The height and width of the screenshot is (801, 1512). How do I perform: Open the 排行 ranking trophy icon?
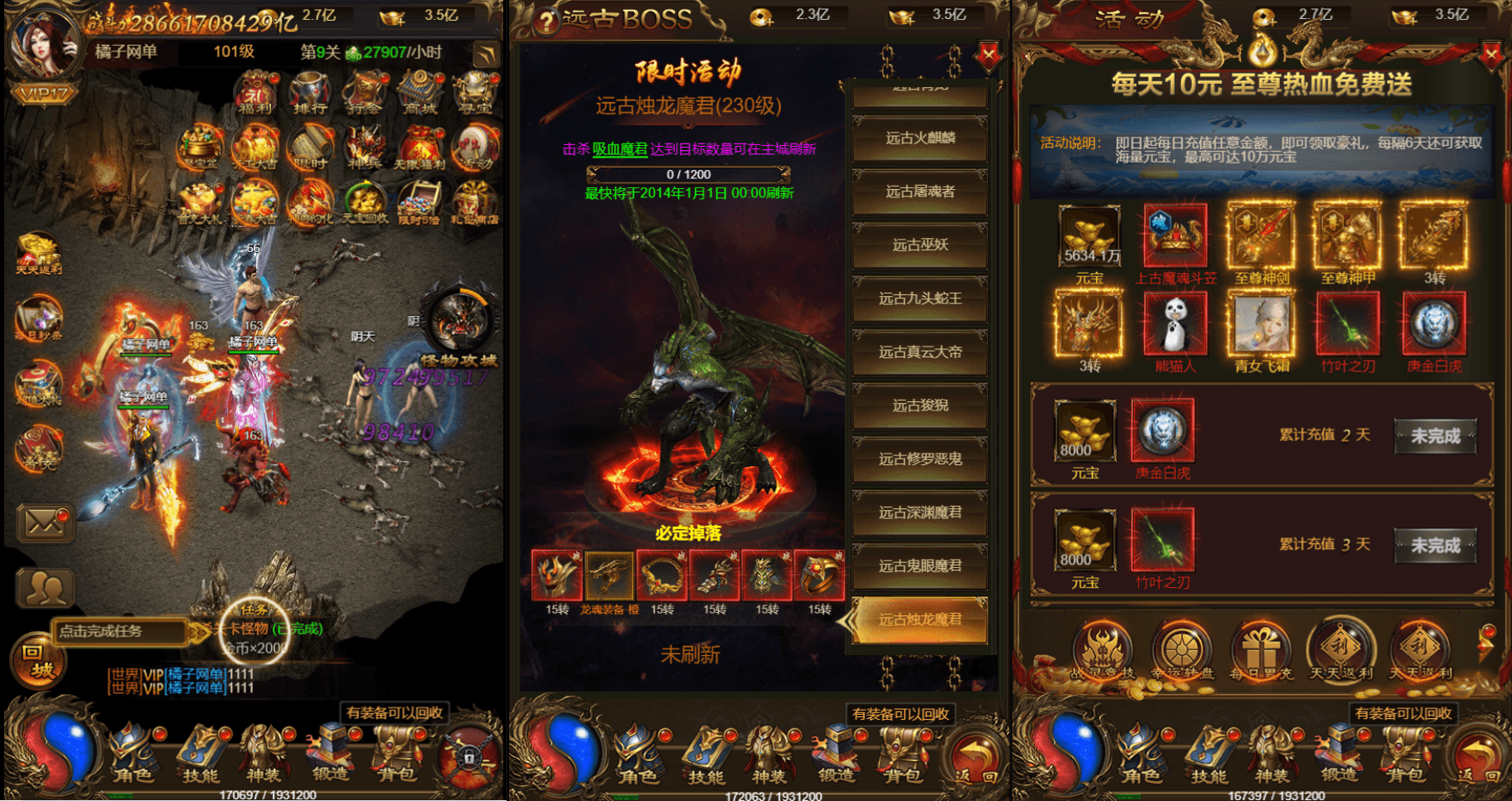(310, 92)
